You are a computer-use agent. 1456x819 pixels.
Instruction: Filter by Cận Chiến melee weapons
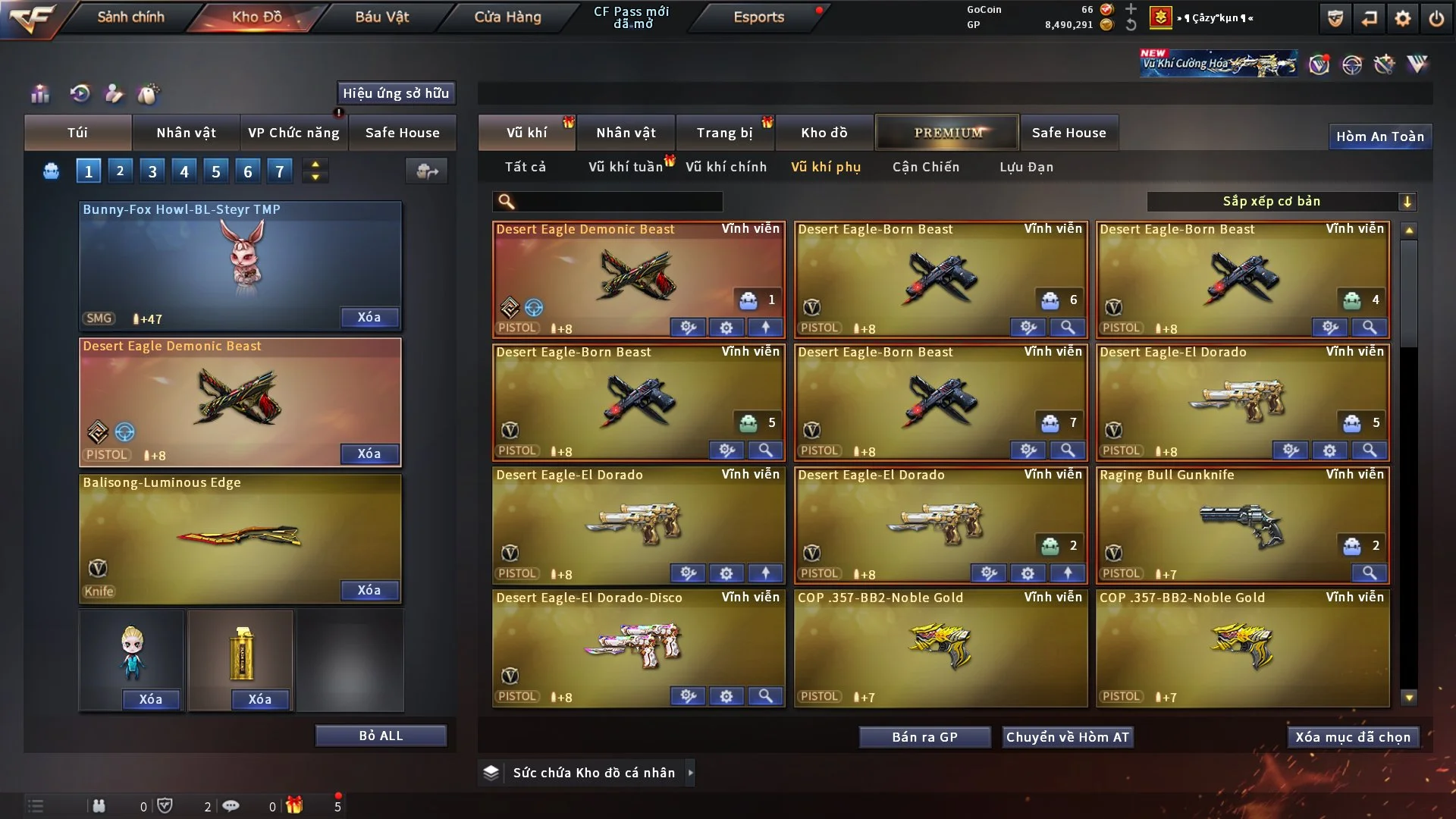pos(925,167)
